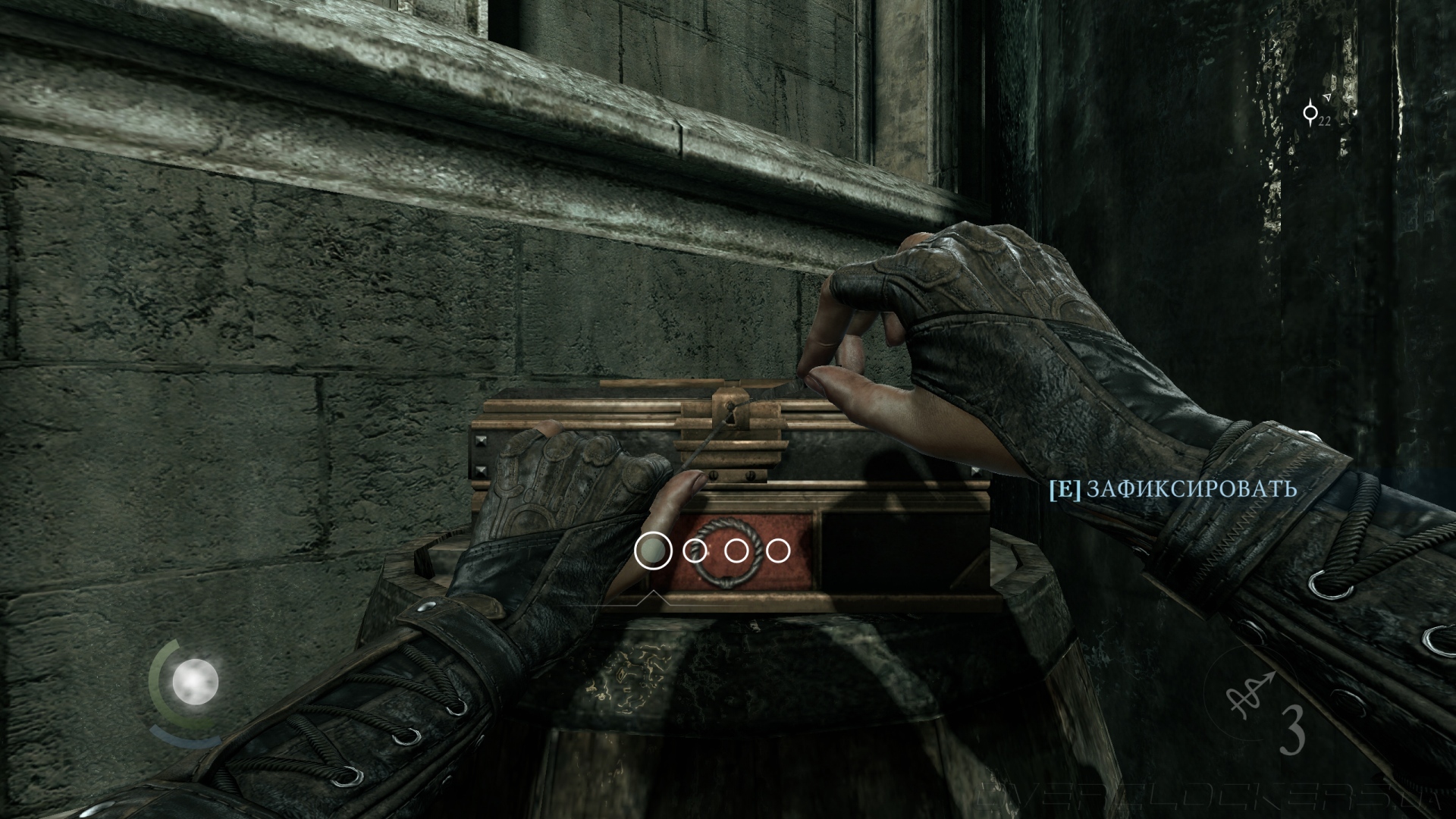1456x819 pixels.
Task: Select the first filled lockpick pin circle
Action: [x=654, y=551]
